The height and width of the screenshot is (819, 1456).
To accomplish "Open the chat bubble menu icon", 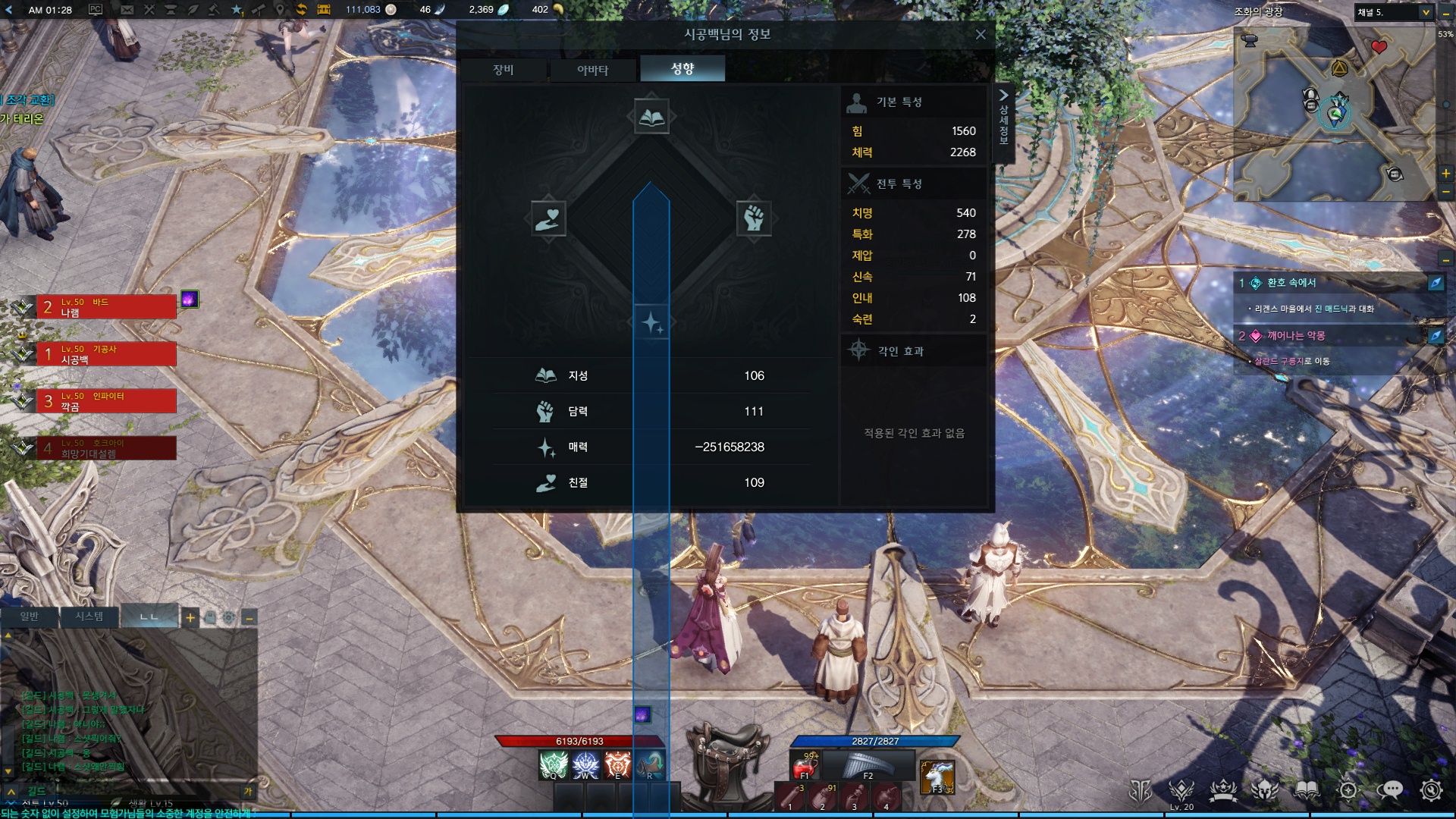I will (1389, 790).
